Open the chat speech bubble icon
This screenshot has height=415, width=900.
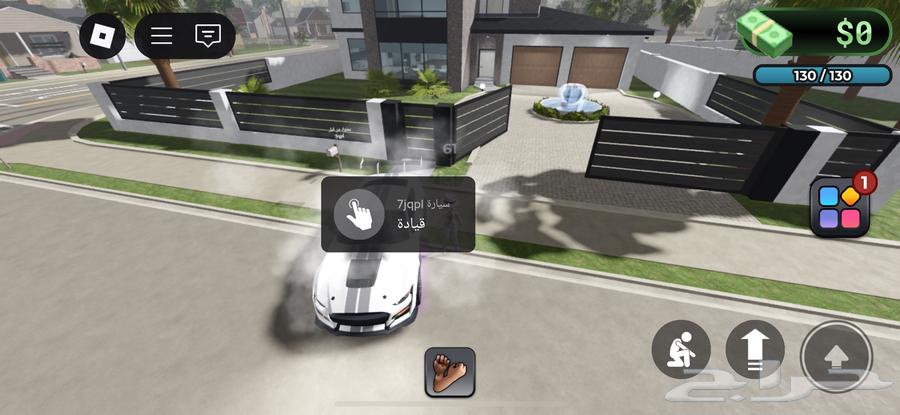click(x=208, y=36)
